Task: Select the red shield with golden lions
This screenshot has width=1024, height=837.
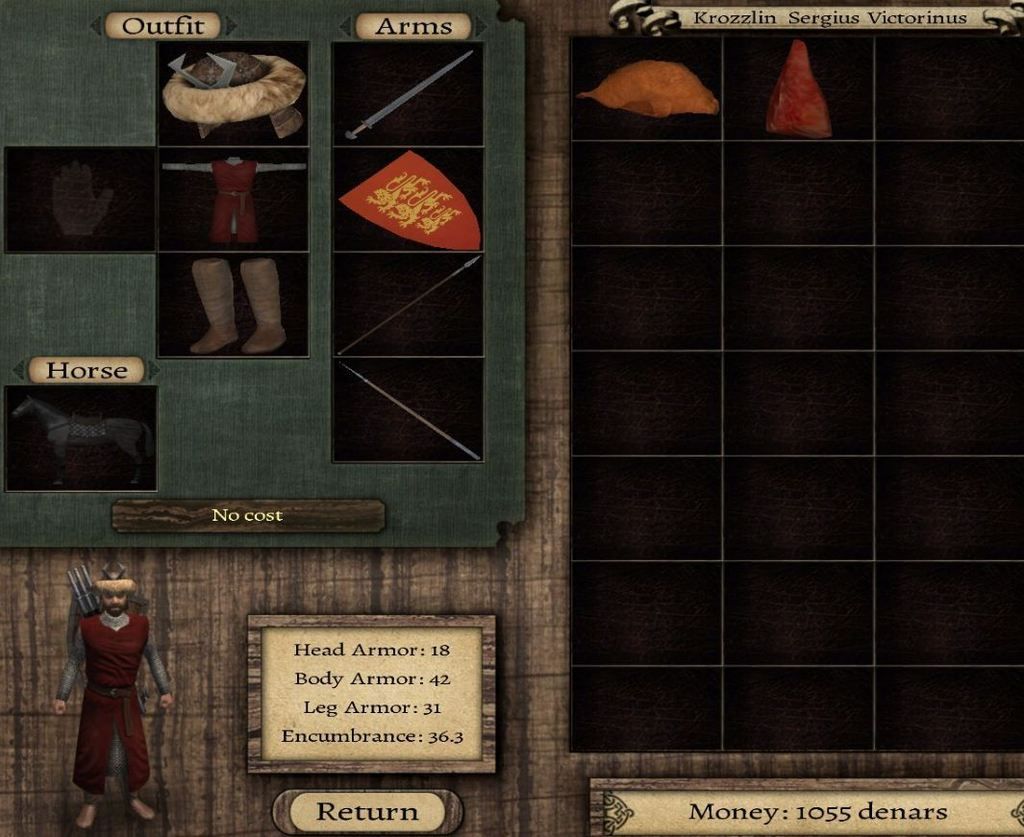Action: pyautogui.click(x=408, y=199)
